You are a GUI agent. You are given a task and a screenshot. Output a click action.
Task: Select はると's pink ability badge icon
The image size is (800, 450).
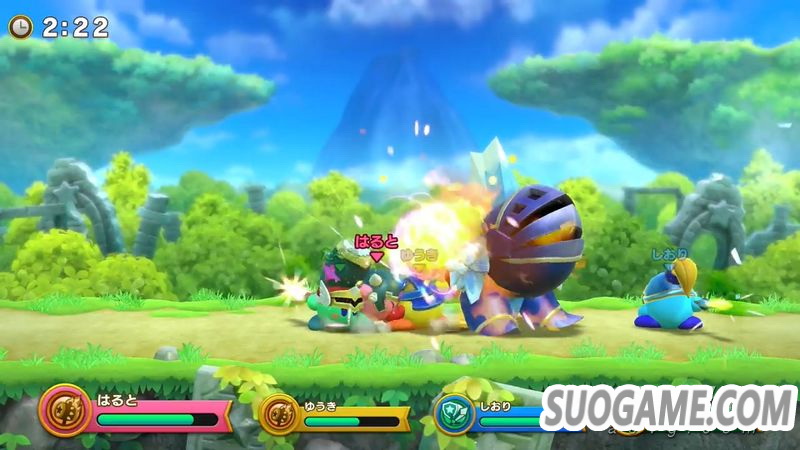pyautogui.click(x=66, y=411)
